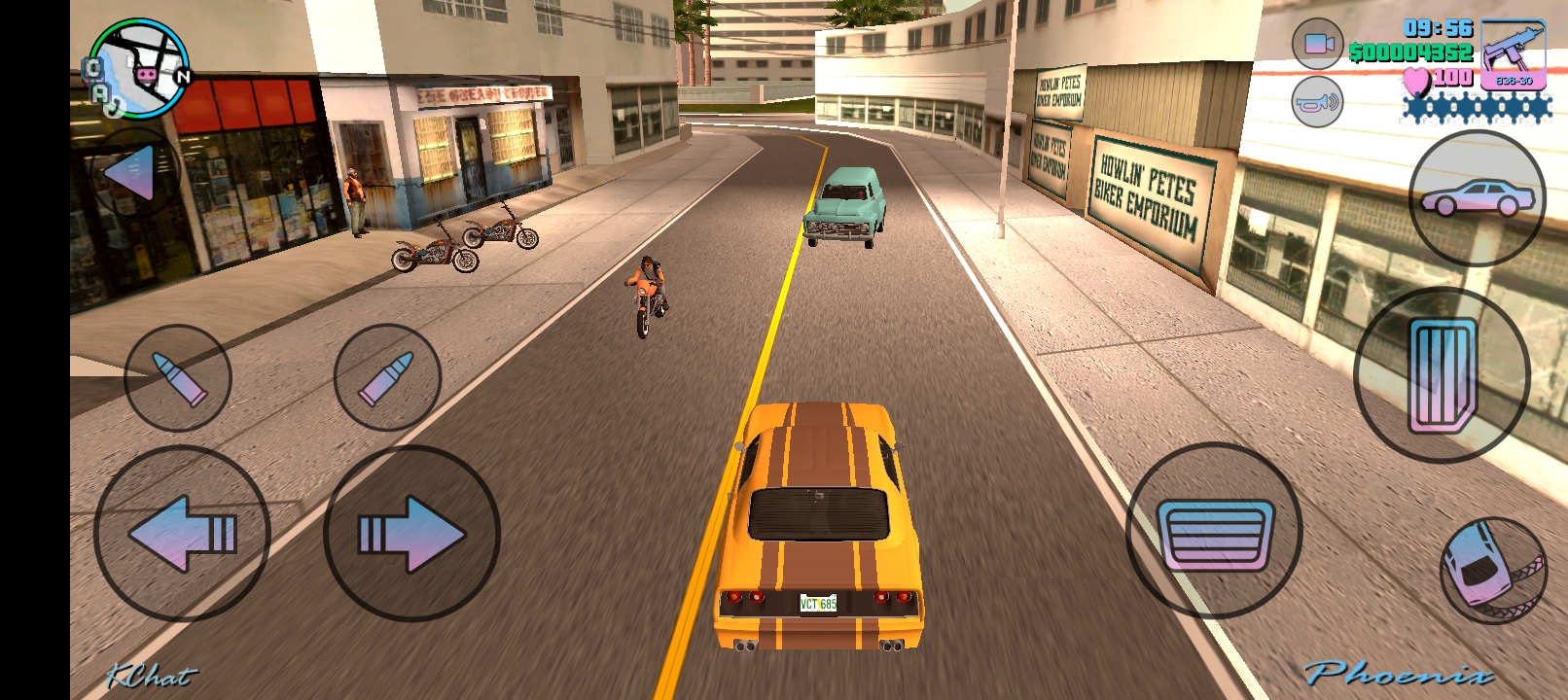Viewport: 1568px width, 700px height.
Task: Fire with the left bullet button
Action: pyautogui.click(x=178, y=378)
